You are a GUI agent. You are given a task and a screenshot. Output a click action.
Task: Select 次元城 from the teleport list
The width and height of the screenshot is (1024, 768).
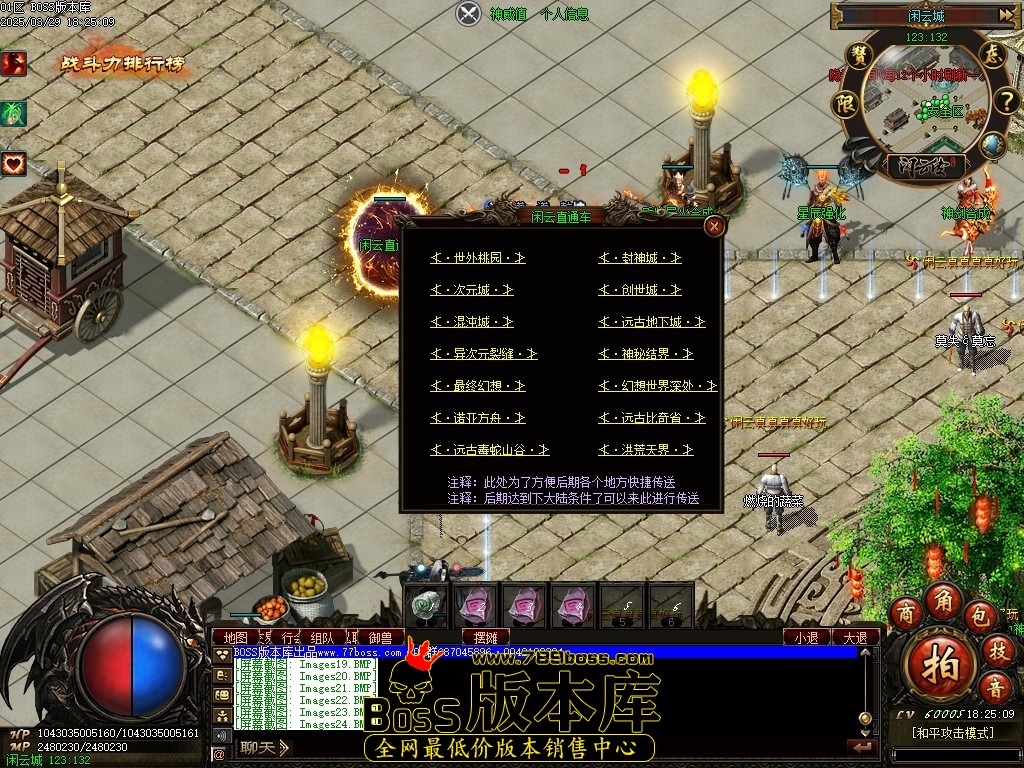(x=472, y=290)
